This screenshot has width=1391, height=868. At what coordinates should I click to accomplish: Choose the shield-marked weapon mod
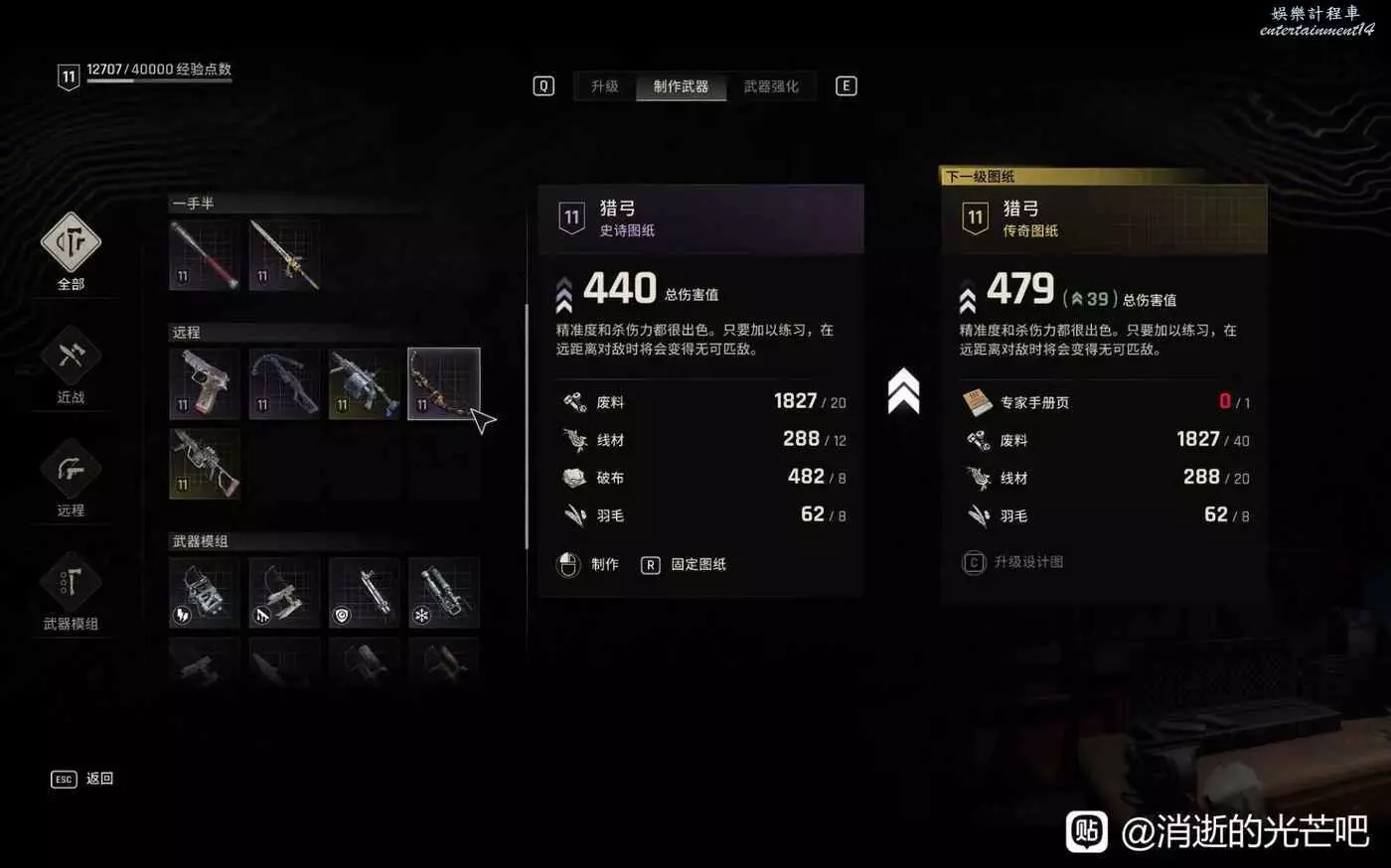pyautogui.click(x=364, y=593)
